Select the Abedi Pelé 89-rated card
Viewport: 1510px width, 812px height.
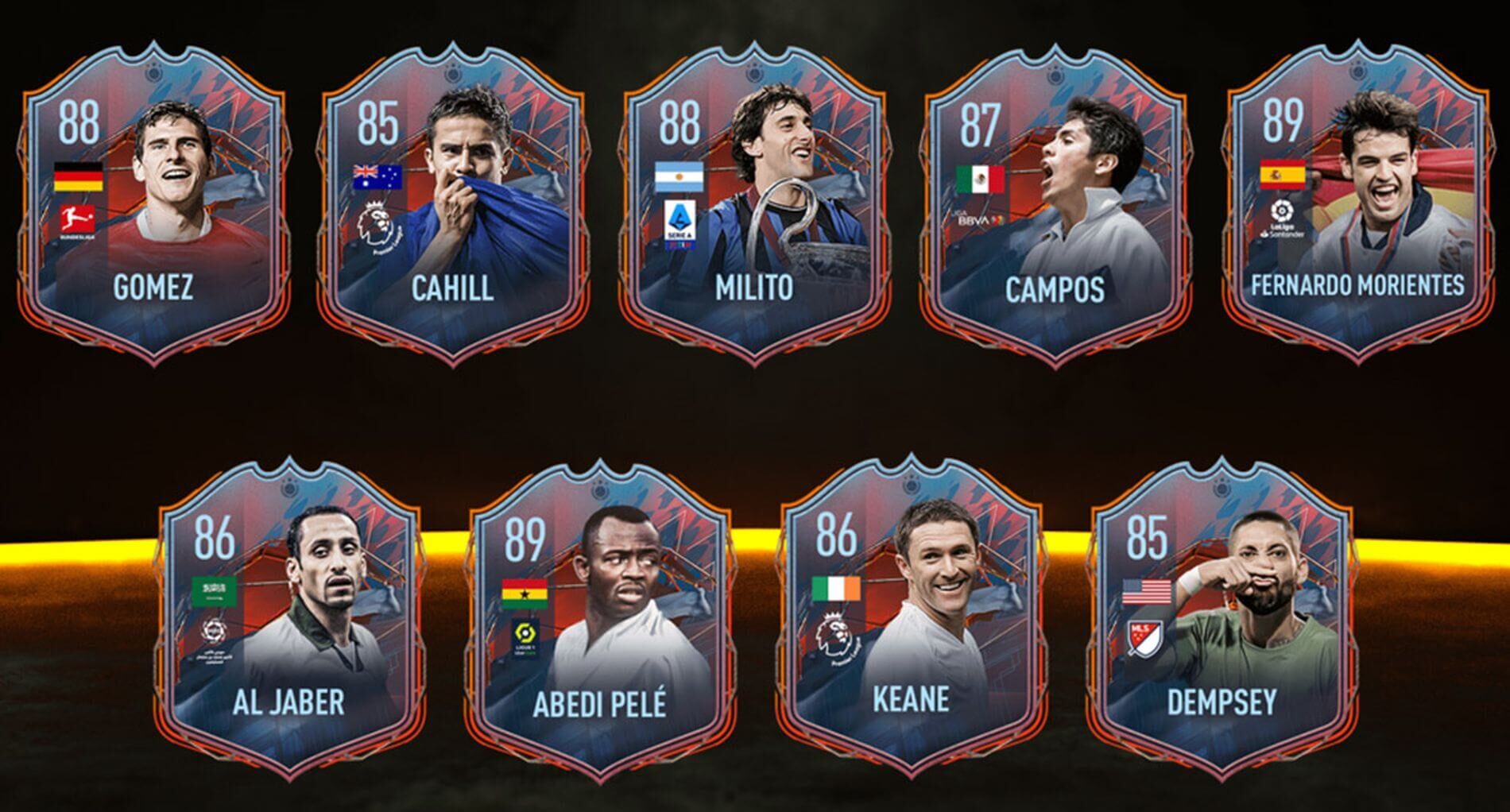(599, 620)
